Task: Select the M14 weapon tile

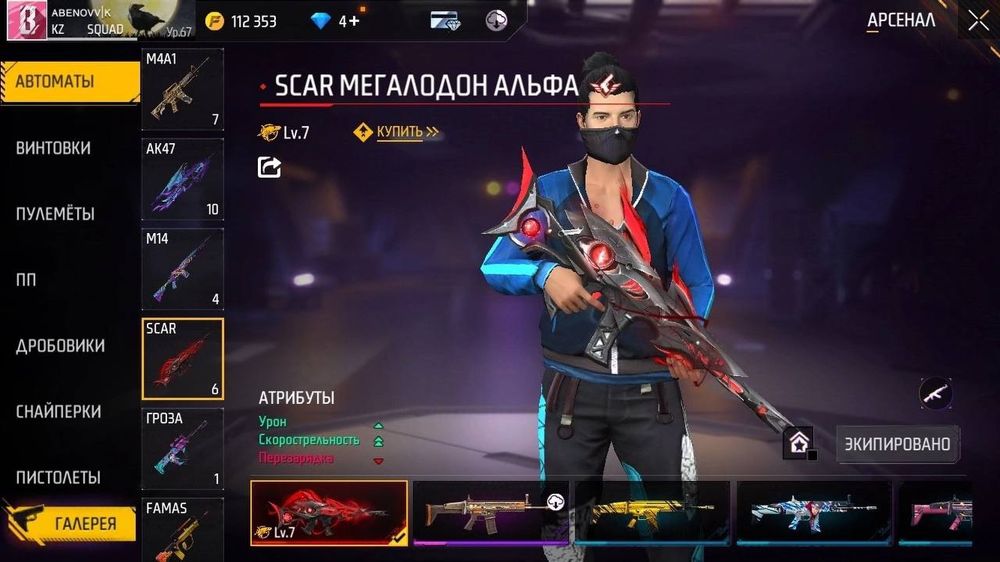Action: tap(182, 268)
